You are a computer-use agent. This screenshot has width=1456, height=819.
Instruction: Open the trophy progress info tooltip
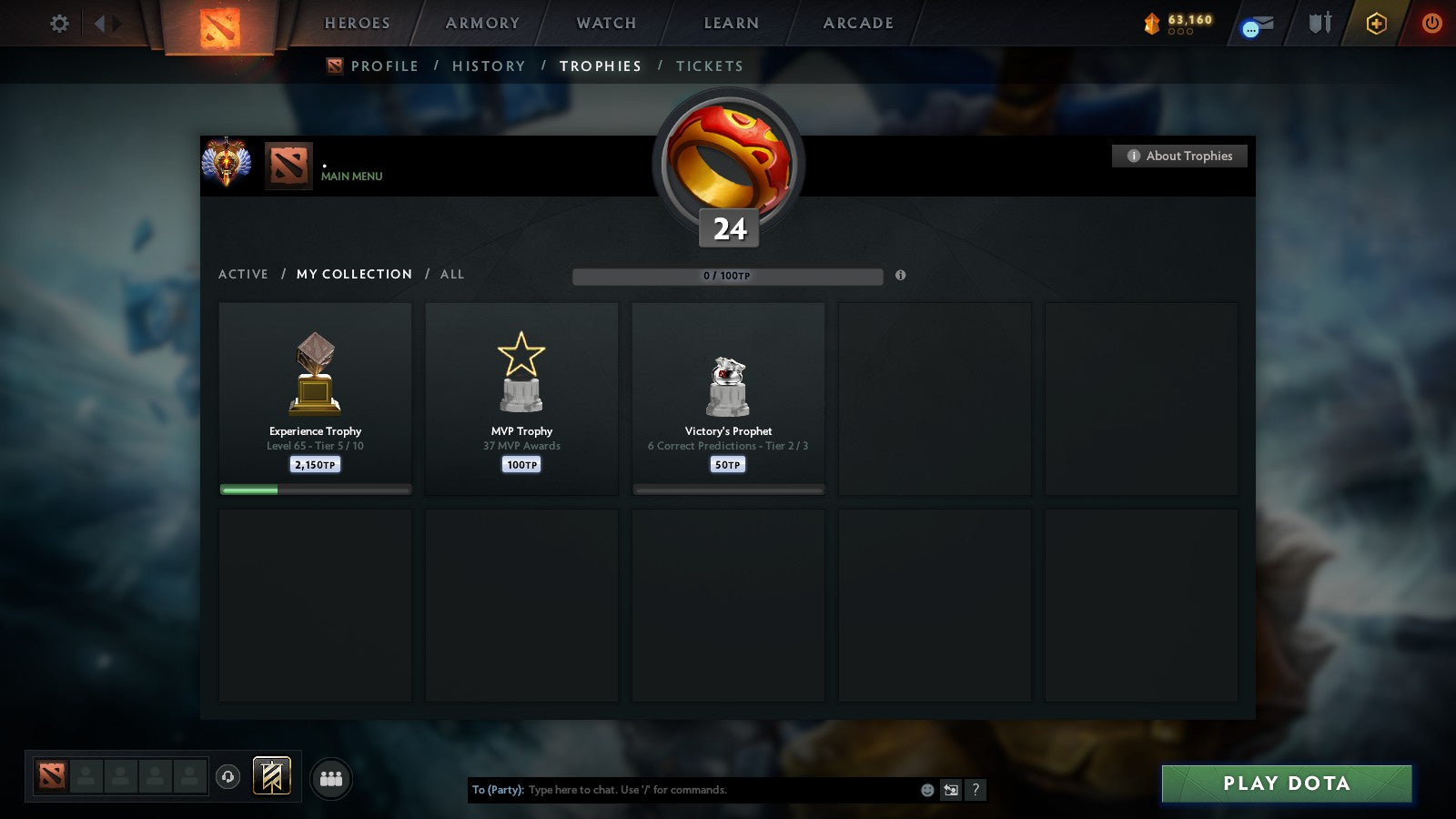901,276
